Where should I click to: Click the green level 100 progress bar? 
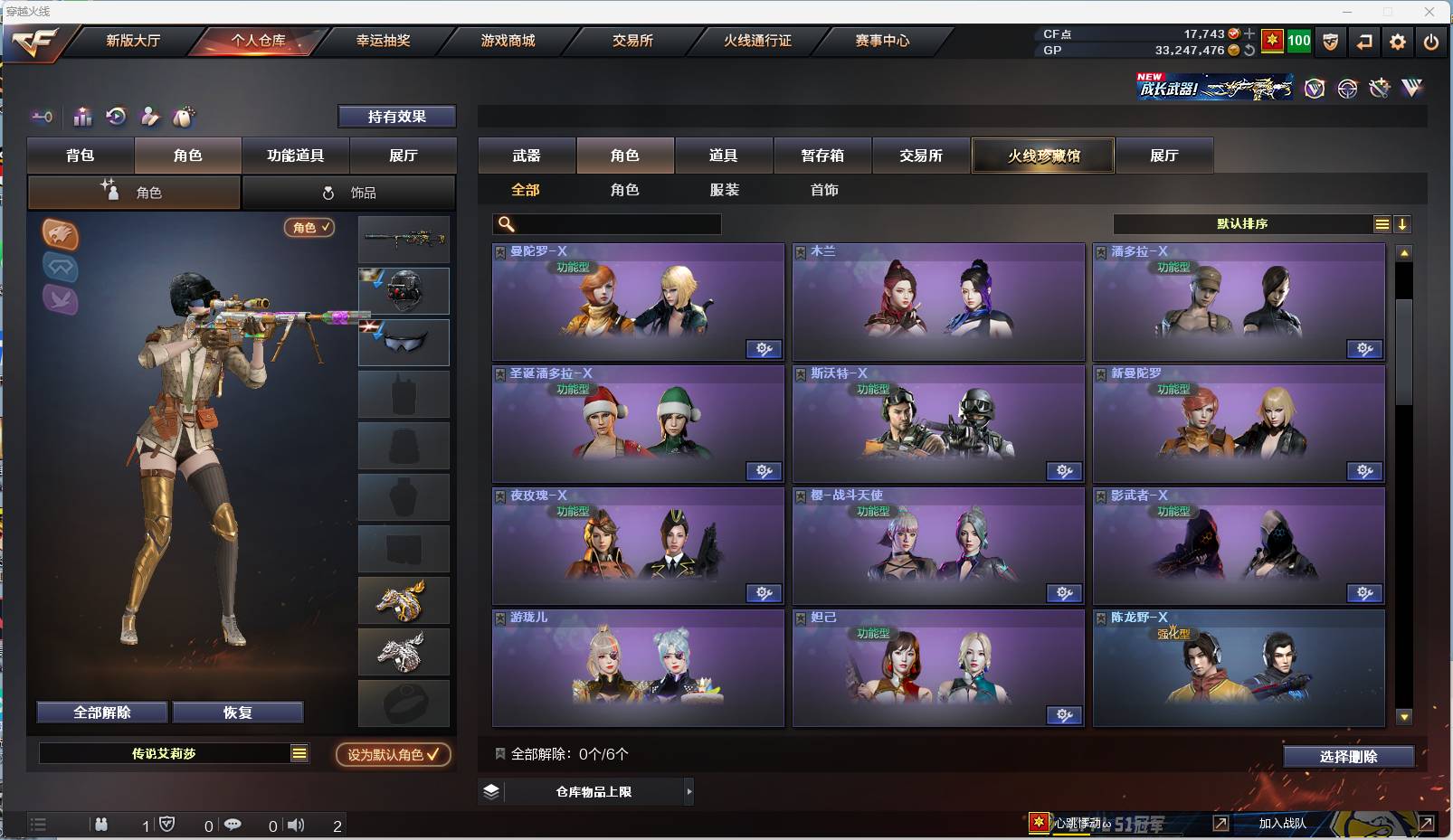pyautogui.click(x=1297, y=41)
